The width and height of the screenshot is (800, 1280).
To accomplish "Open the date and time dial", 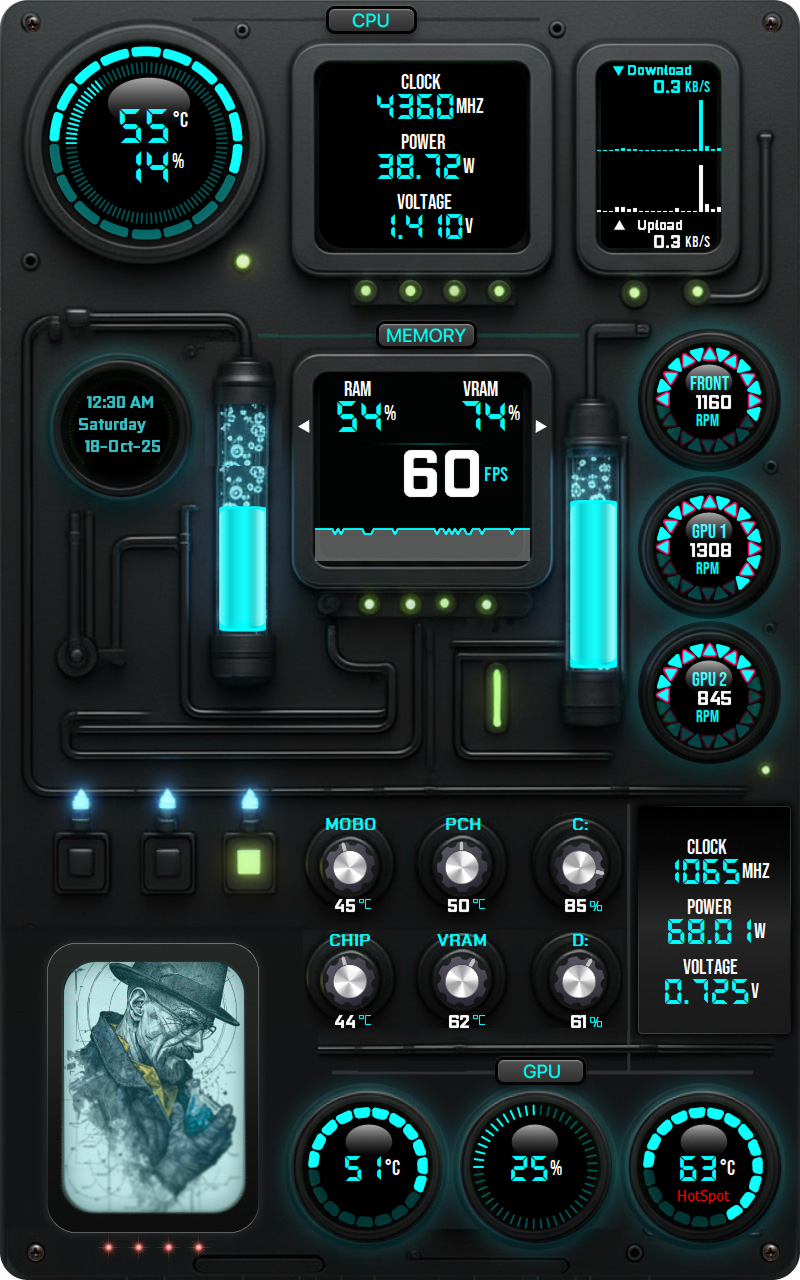I will click(x=121, y=424).
